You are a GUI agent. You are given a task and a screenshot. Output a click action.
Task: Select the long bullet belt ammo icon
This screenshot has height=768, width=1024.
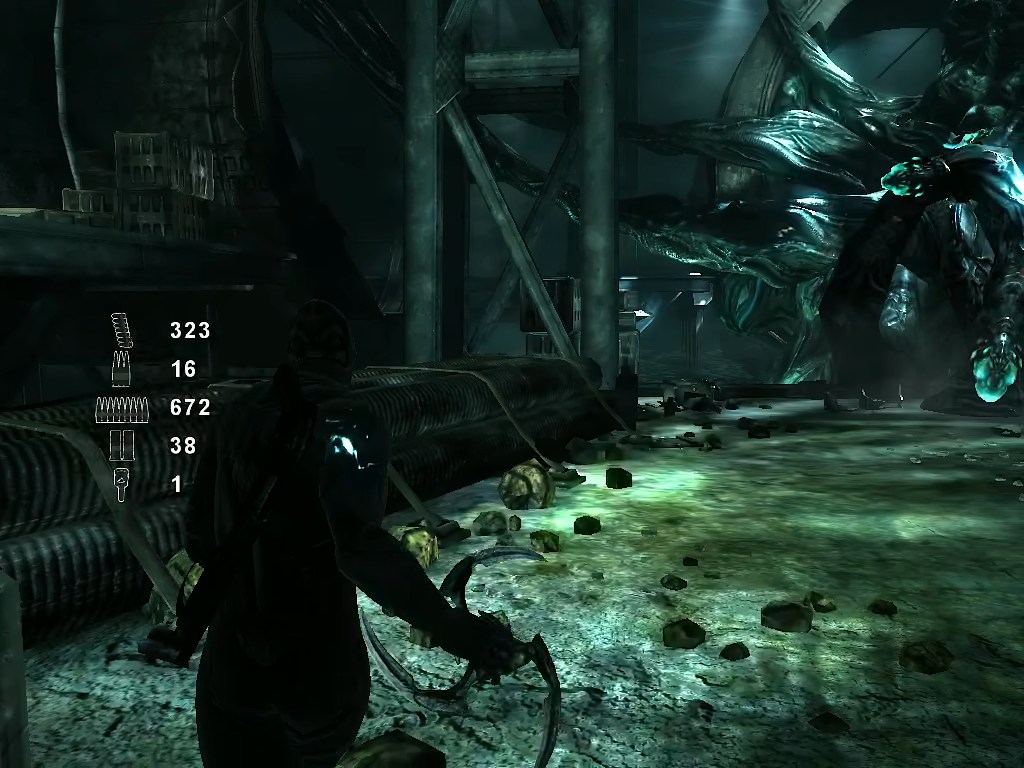tap(121, 407)
